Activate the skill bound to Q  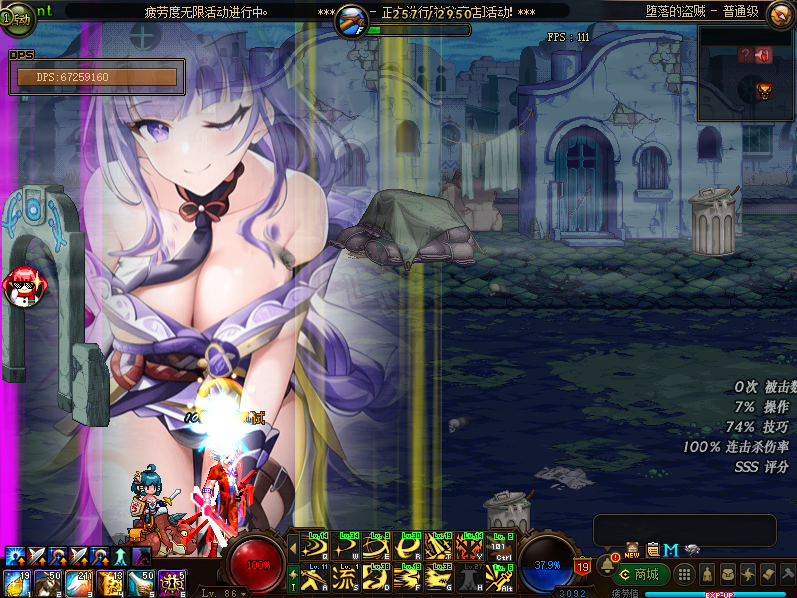[x=315, y=547]
